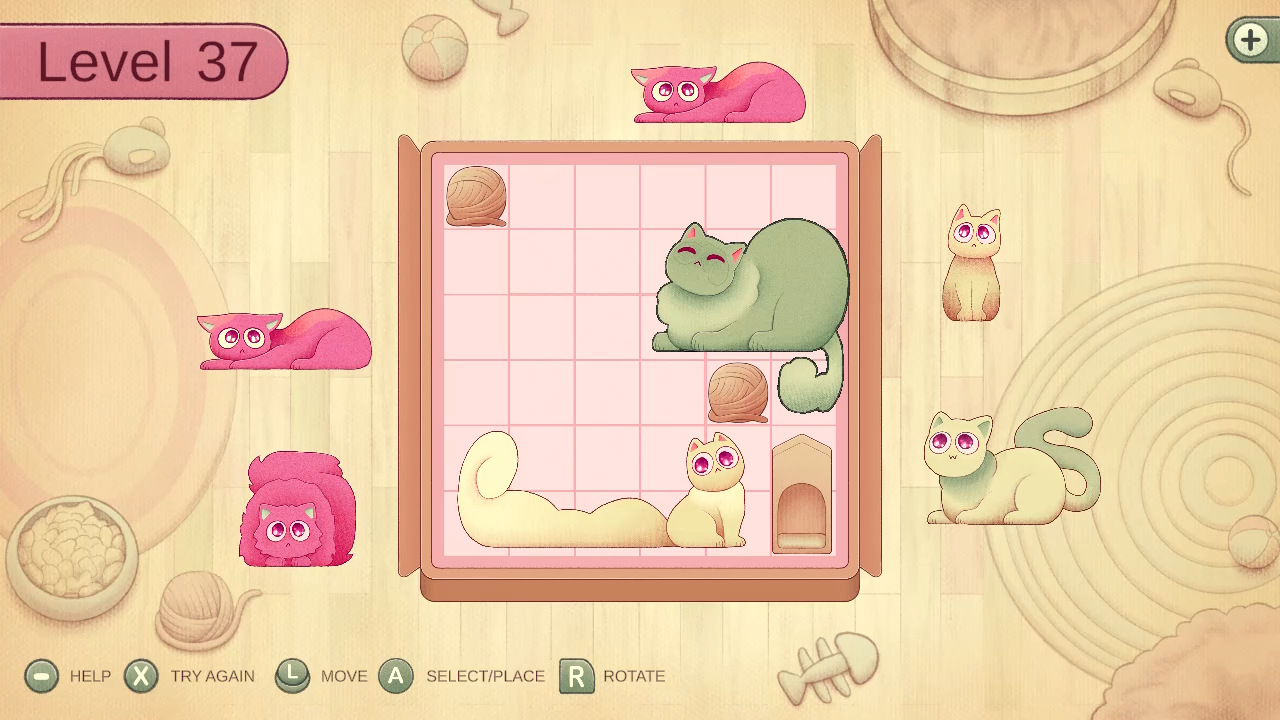The image size is (1280, 720).
Task: Click the L Move control
Action: click(293, 676)
